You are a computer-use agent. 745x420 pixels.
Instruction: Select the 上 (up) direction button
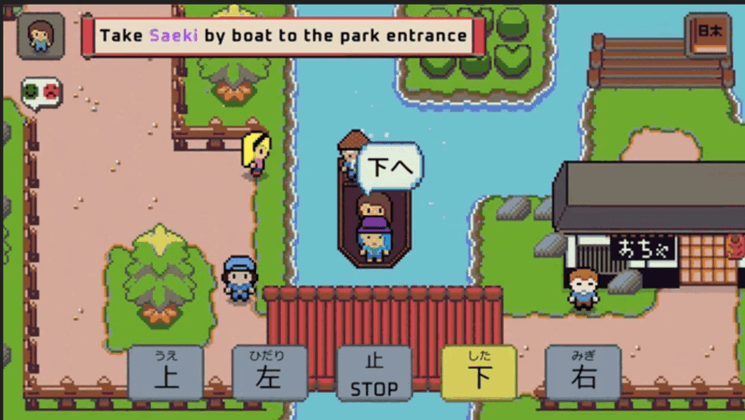(x=166, y=372)
